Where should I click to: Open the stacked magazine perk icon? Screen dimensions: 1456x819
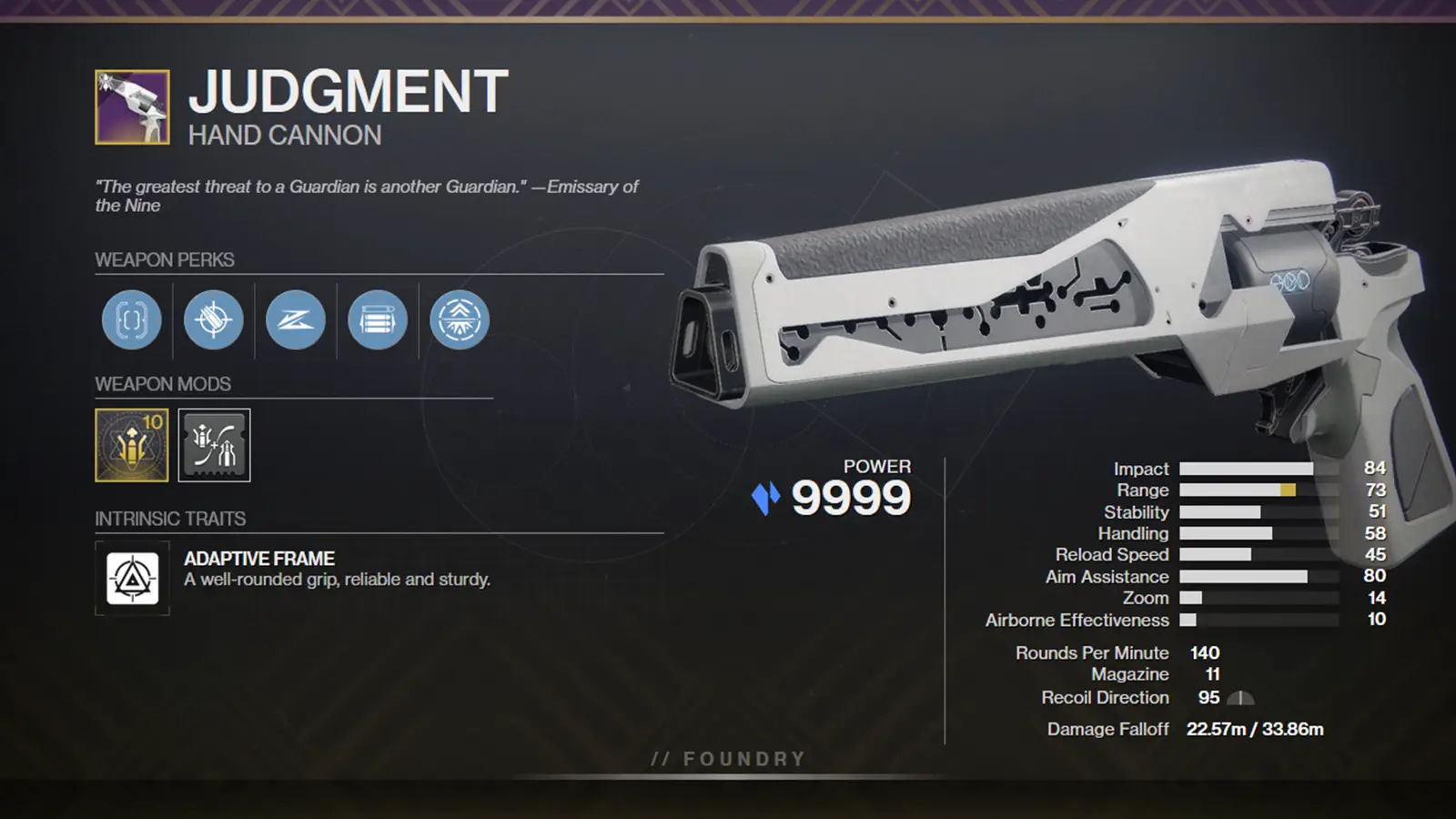(377, 320)
